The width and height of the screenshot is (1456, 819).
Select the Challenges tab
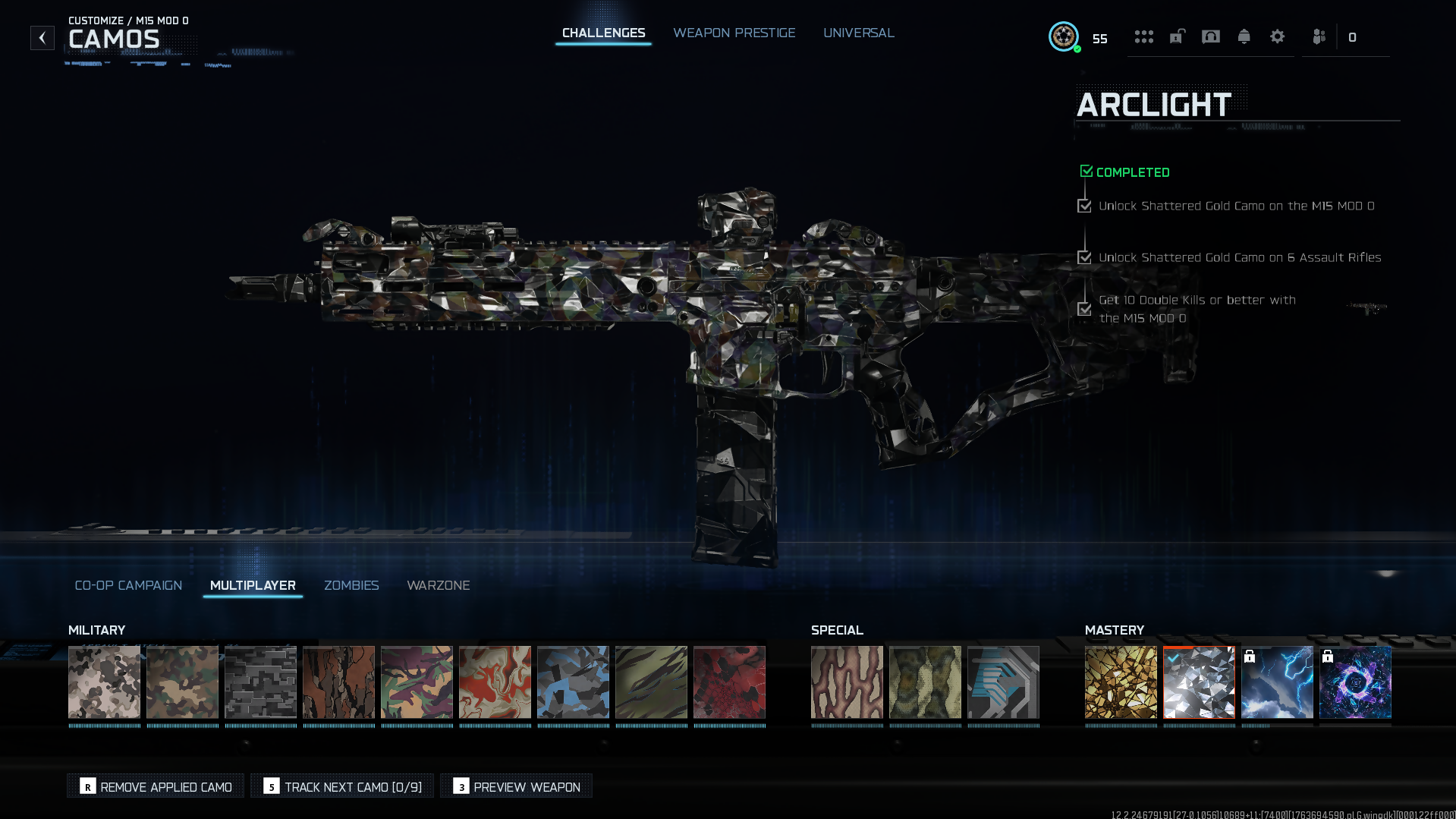coord(603,33)
